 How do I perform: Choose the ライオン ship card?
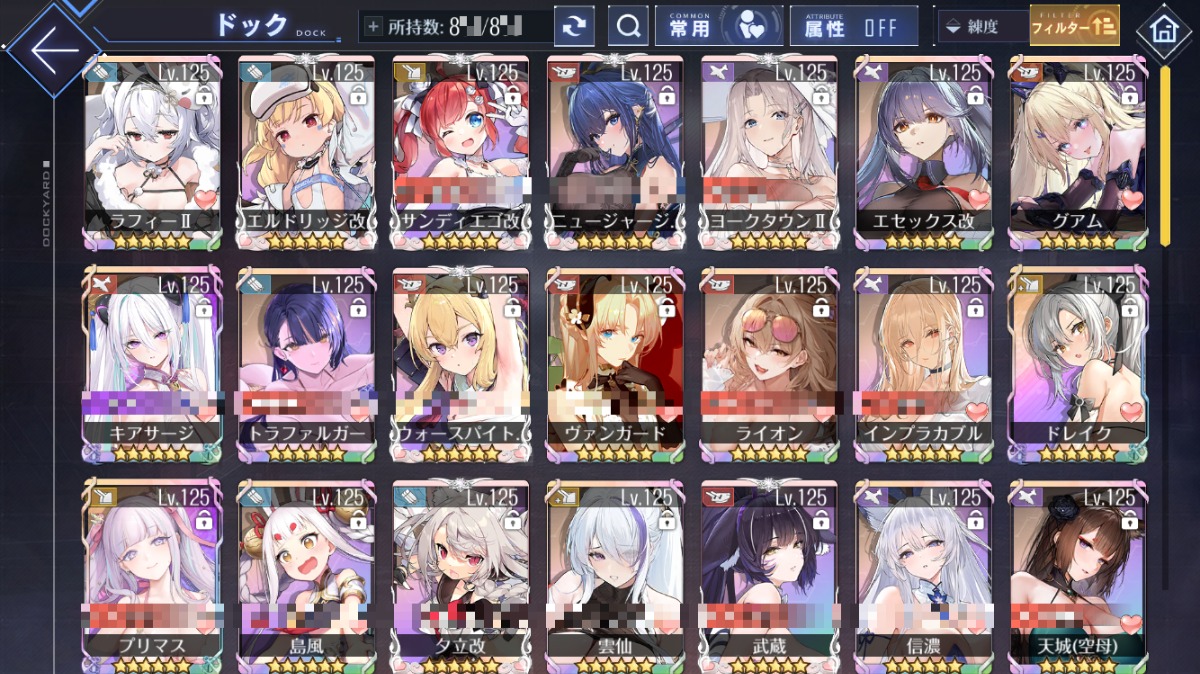click(768, 362)
